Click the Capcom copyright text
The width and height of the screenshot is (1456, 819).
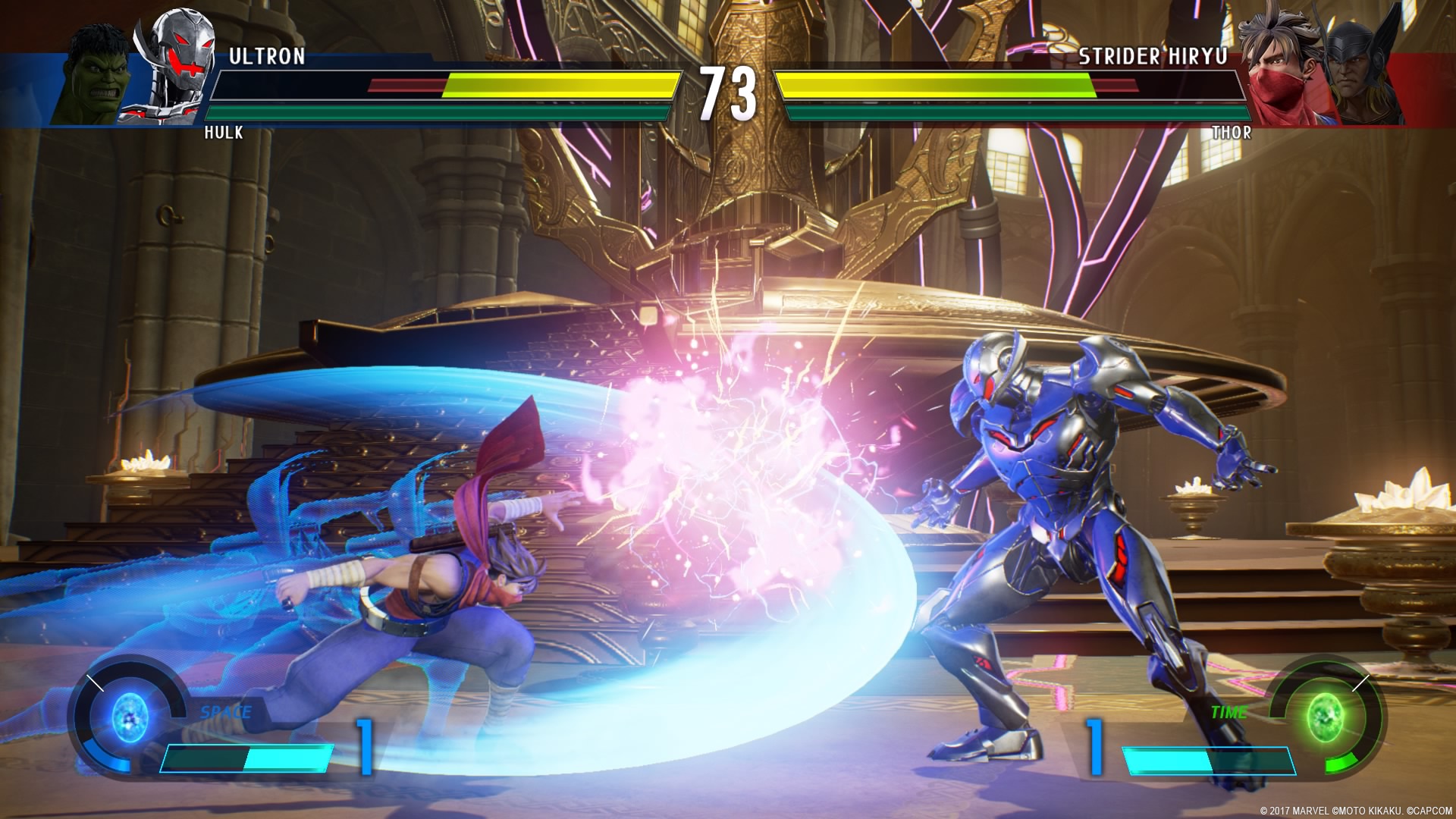point(1357,809)
